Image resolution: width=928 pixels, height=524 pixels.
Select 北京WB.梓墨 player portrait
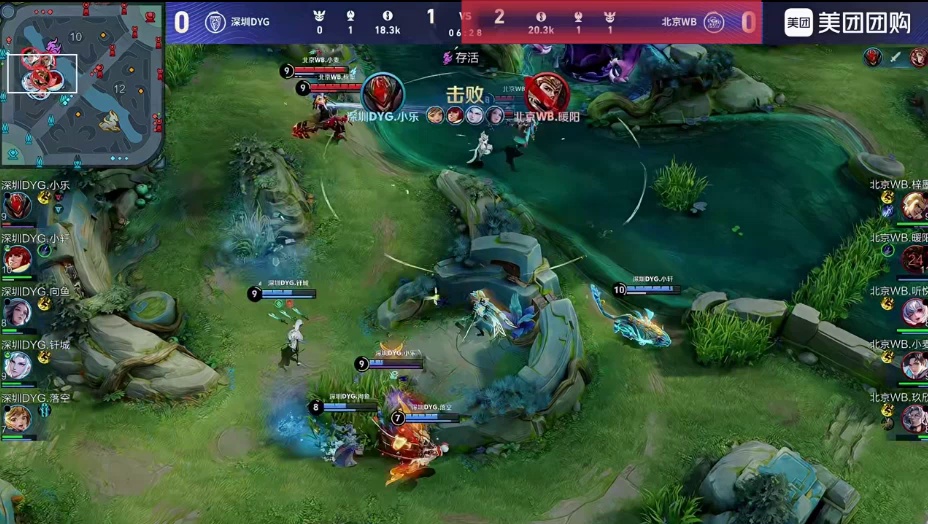click(x=913, y=206)
